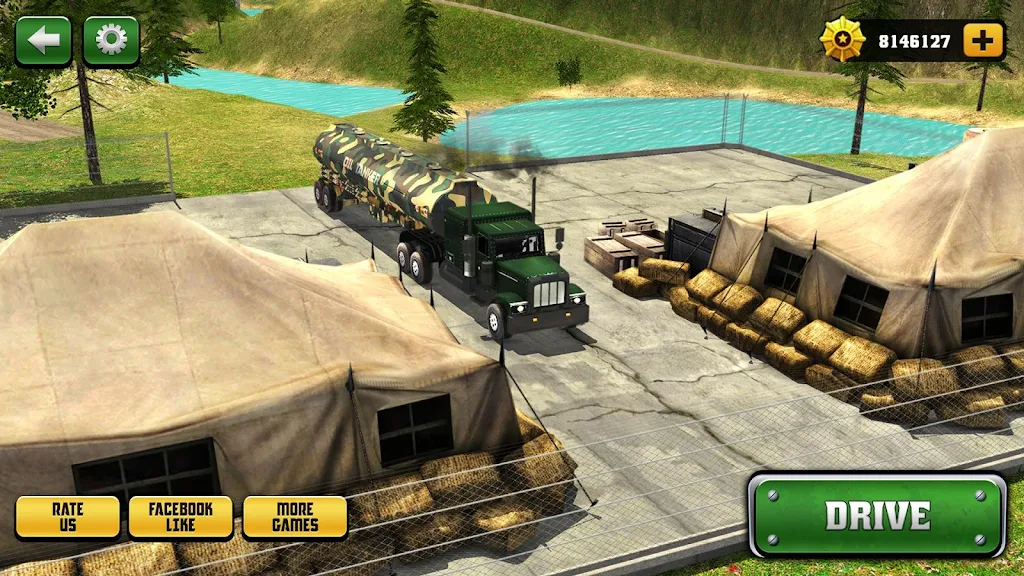Screen dimensions: 1024x576
Task: Go back with the green arrow button
Action: (43, 41)
